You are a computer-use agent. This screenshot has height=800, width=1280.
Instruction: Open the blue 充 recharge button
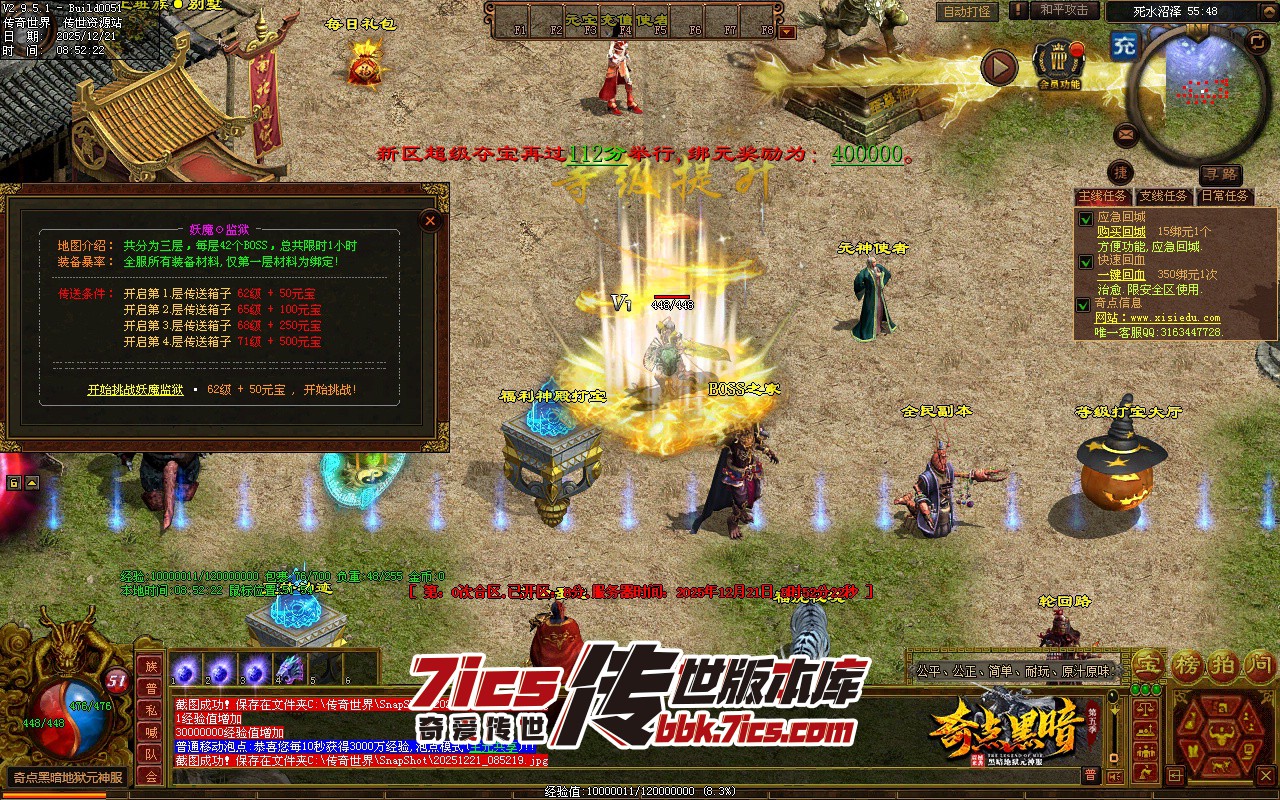[x=1124, y=45]
